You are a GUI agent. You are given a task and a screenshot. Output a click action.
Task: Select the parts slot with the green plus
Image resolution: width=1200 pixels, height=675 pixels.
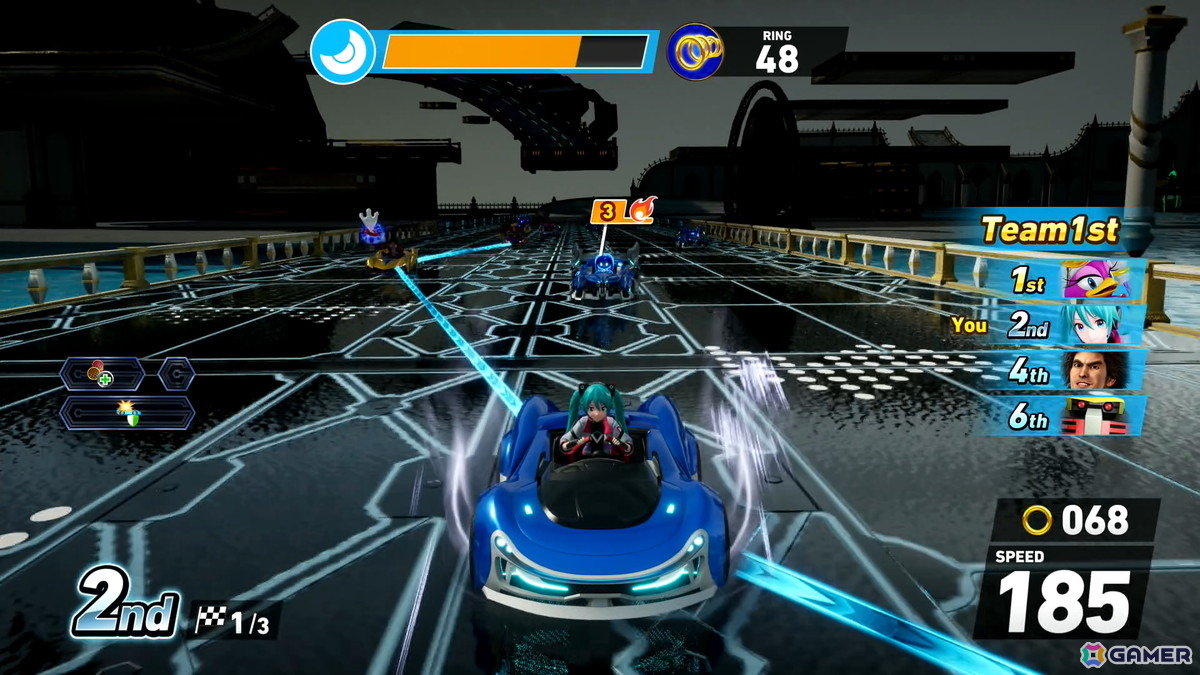(x=101, y=375)
